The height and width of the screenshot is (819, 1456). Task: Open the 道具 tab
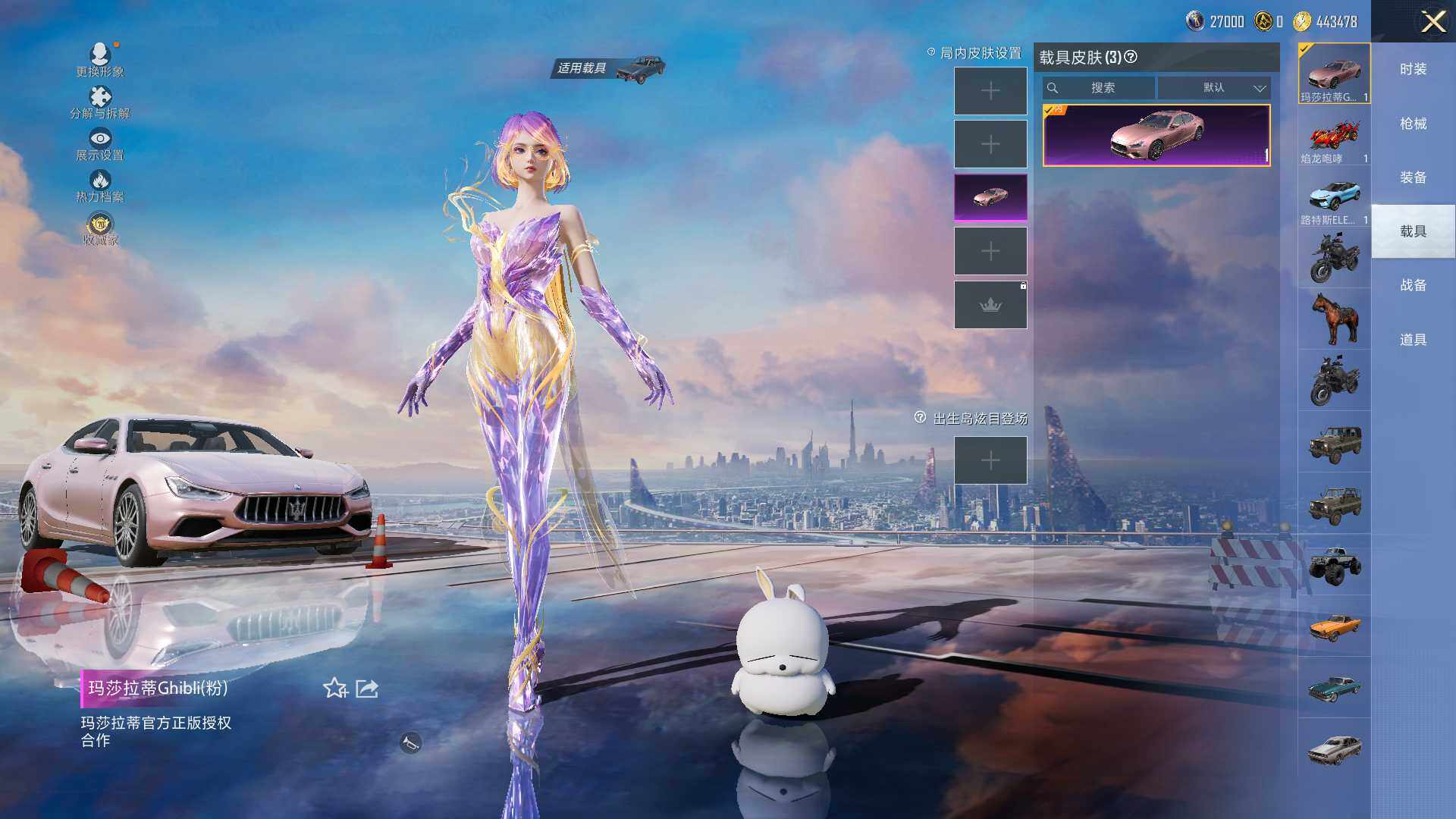[1413, 340]
